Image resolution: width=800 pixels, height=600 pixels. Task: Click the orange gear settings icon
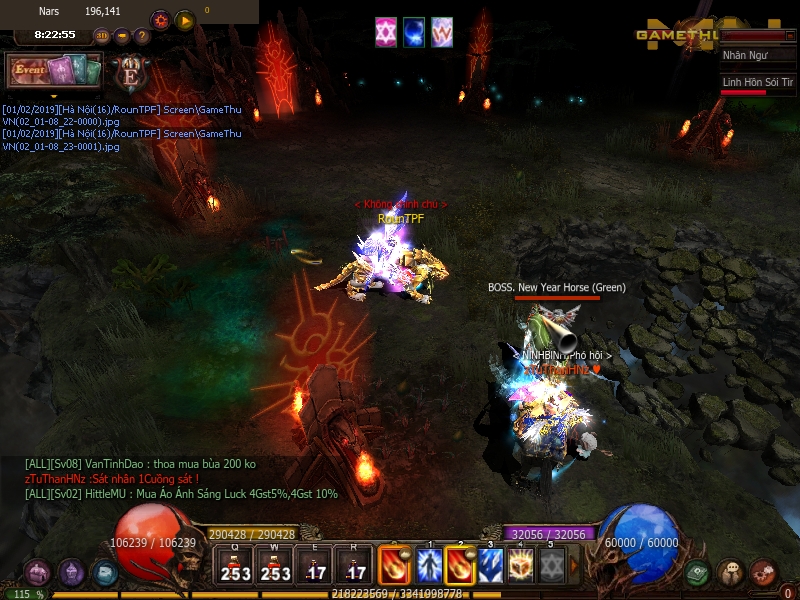coord(160,20)
